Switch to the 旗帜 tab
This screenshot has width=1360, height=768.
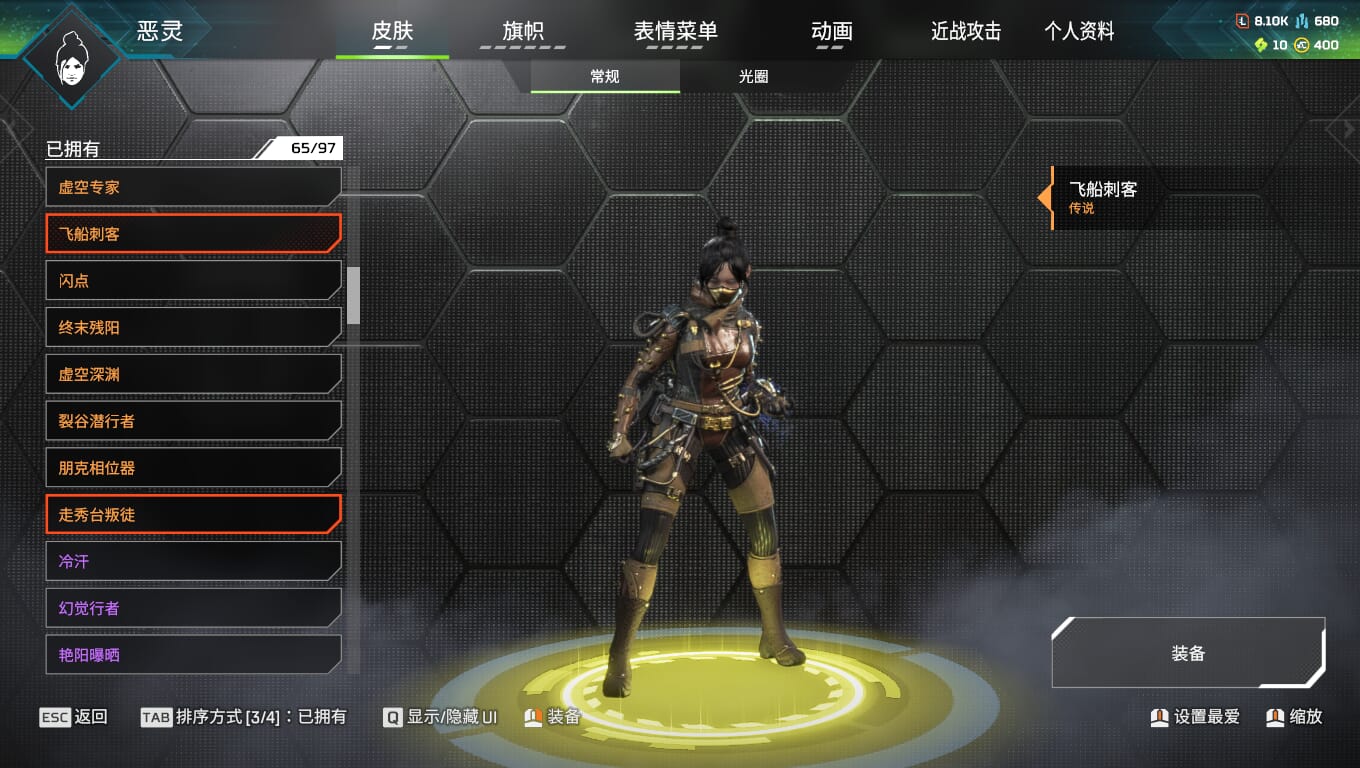pyautogui.click(x=522, y=31)
